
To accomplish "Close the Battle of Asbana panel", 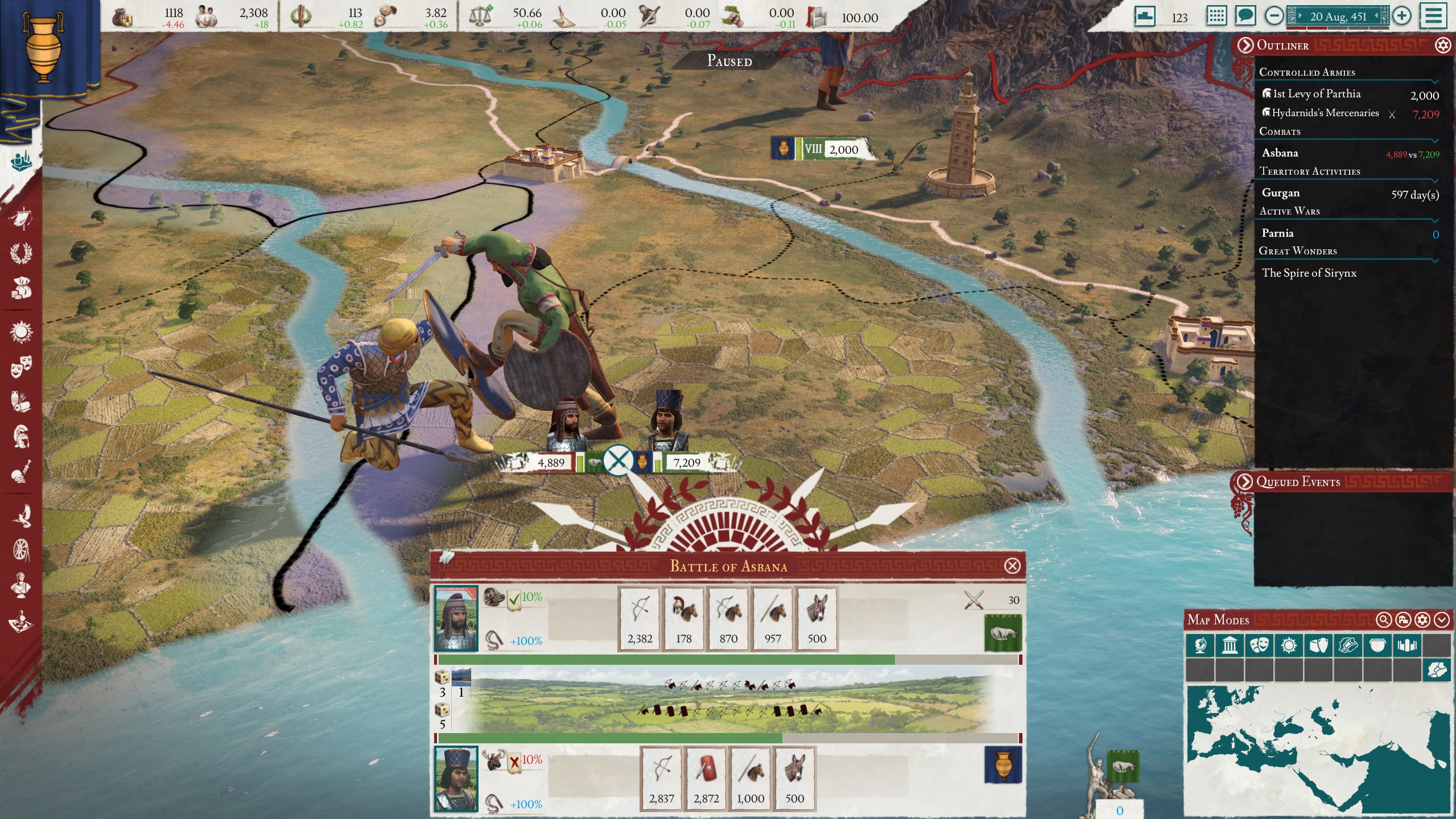I will coord(1012,566).
